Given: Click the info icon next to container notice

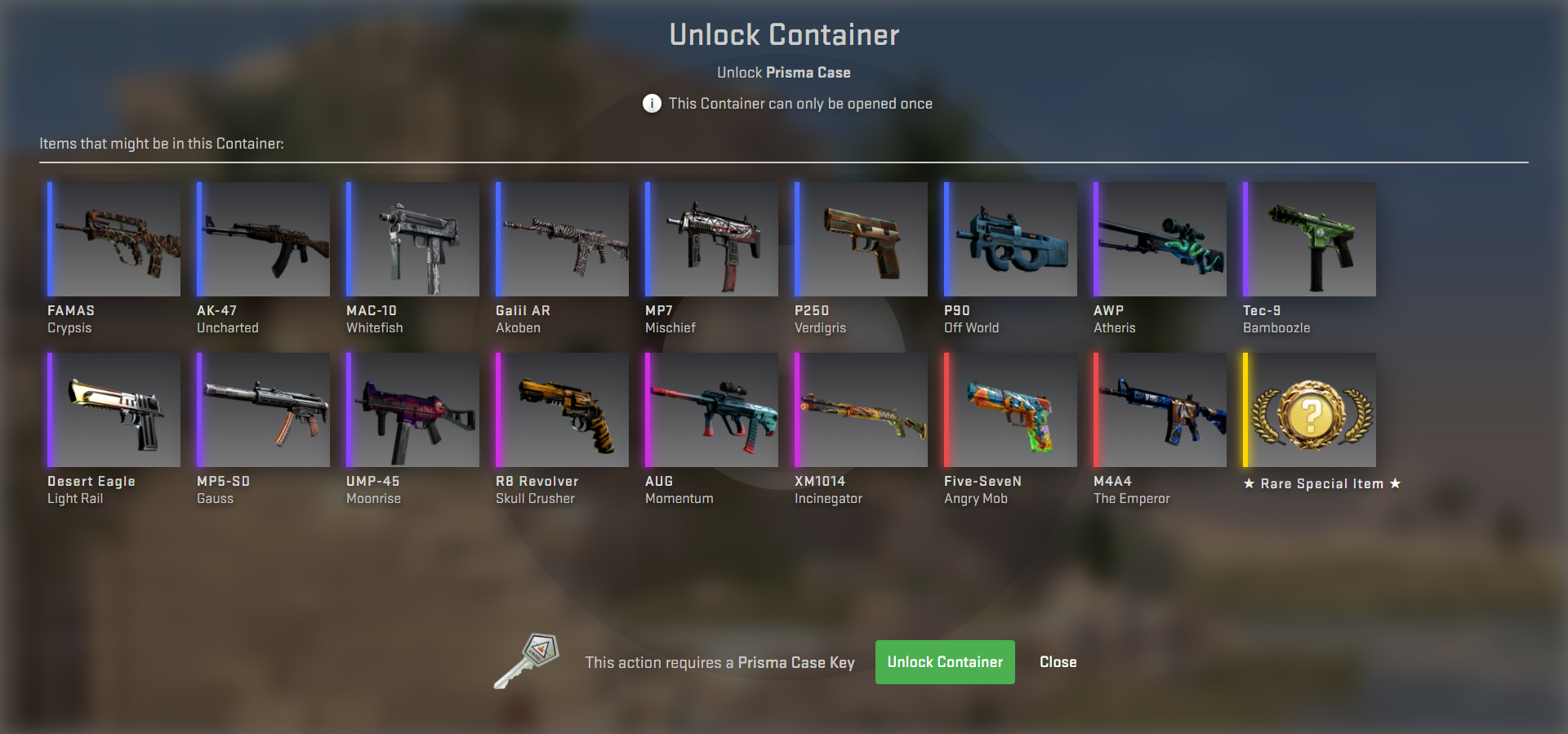Looking at the screenshot, I should [x=651, y=104].
